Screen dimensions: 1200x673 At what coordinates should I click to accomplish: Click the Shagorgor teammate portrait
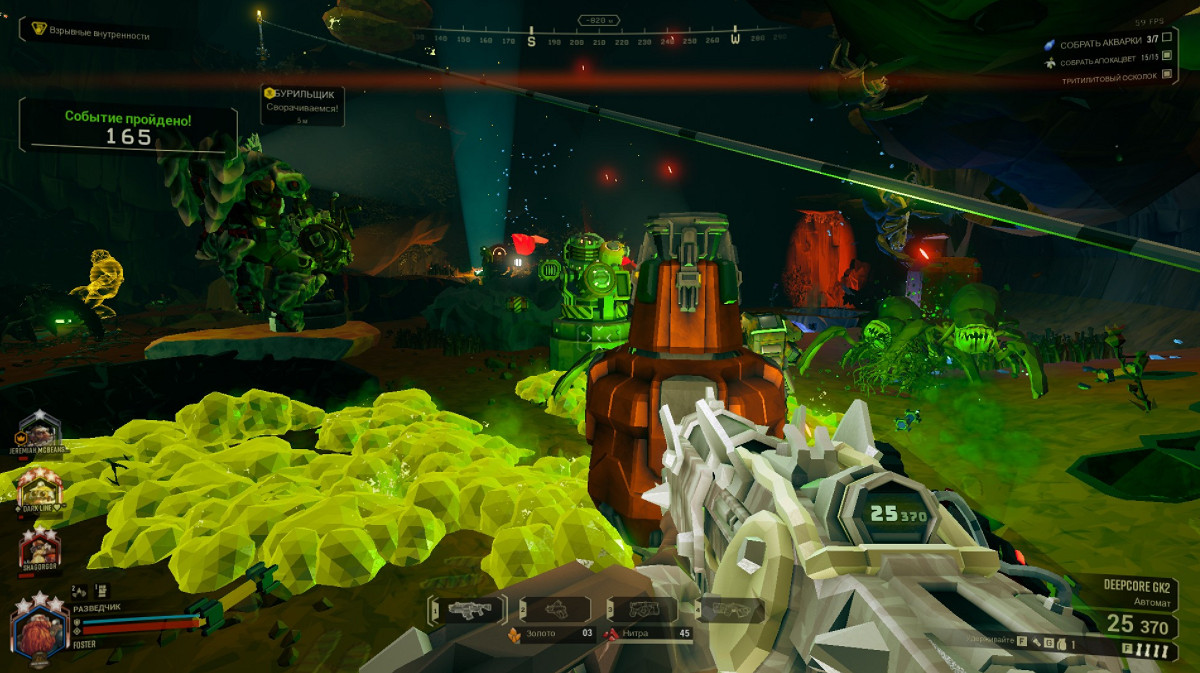(x=40, y=547)
